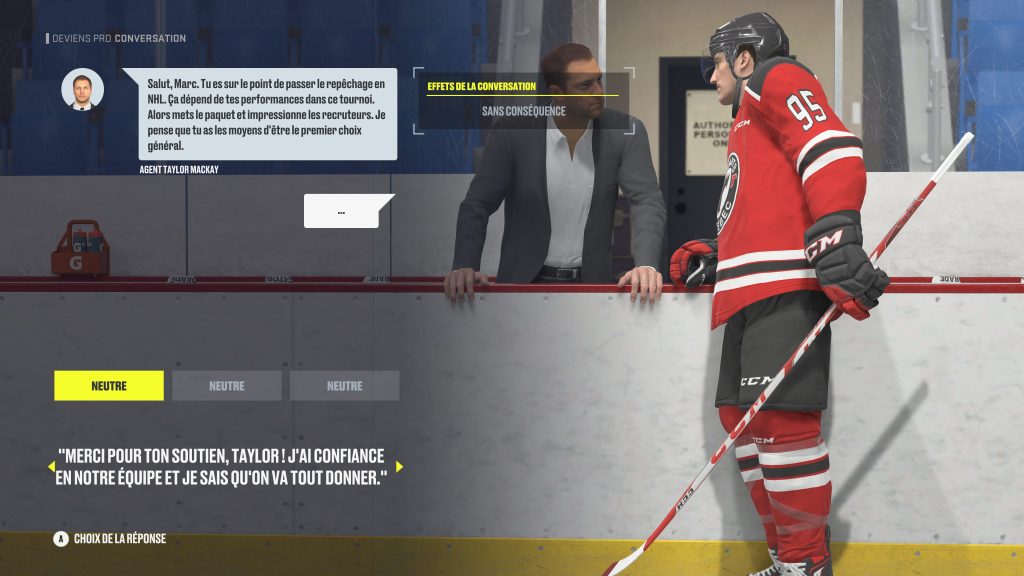Click the right arrow beside the reply text
1024x576 pixels.
[399, 466]
